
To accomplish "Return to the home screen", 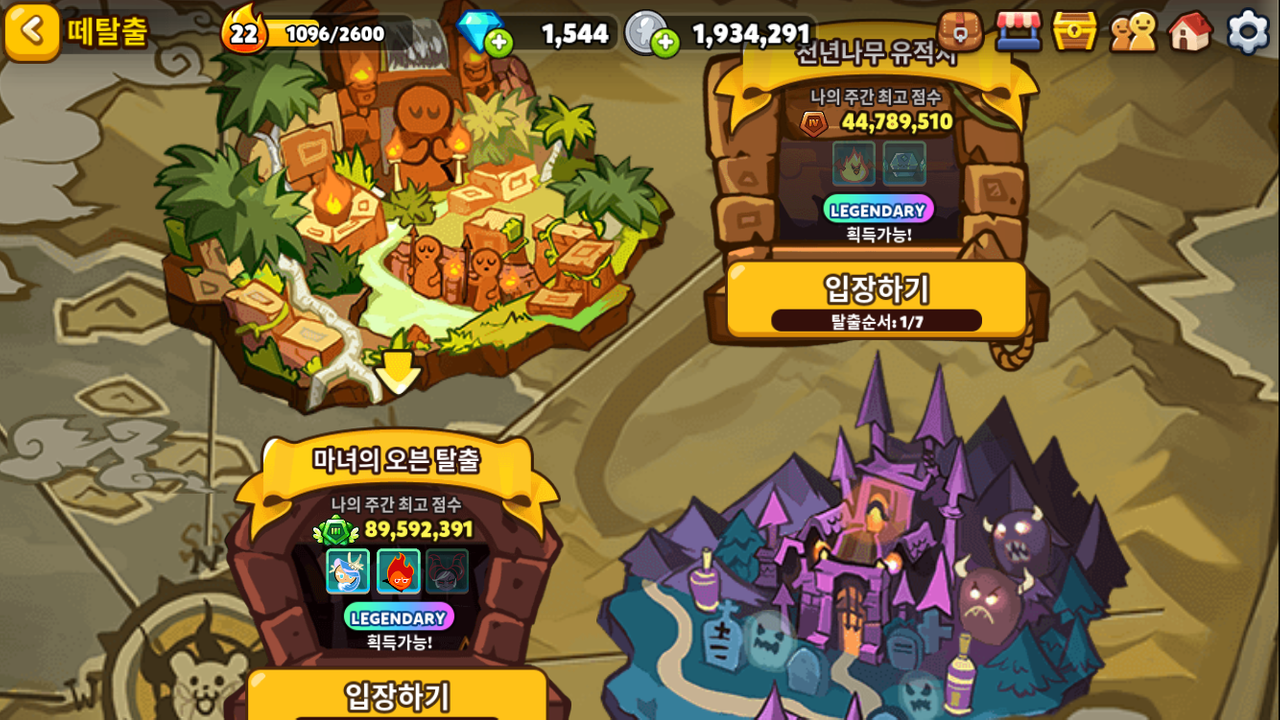I will click(x=1190, y=31).
